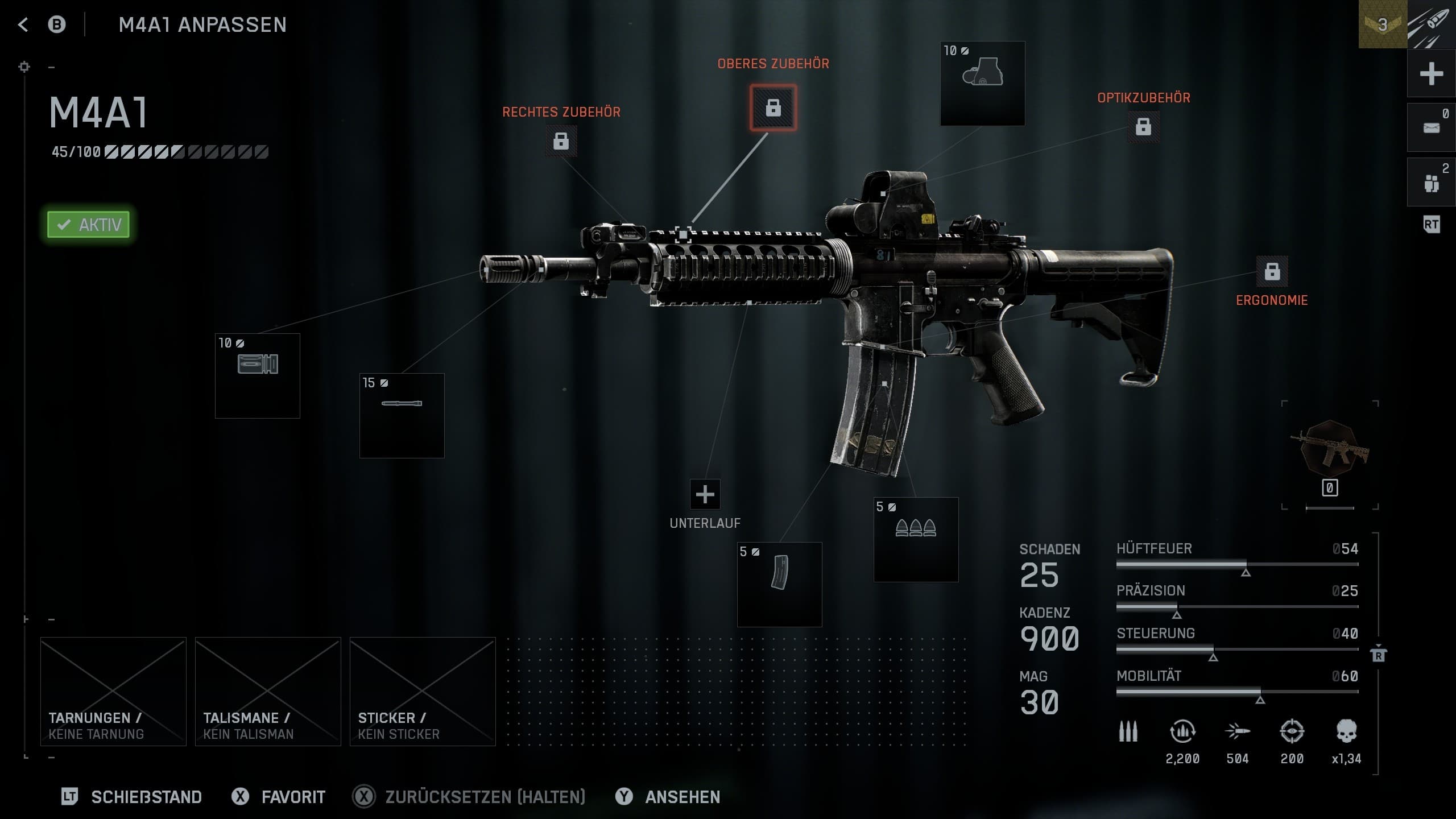The width and height of the screenshot is (1456, 819).
Task: Choose Ansehen to inspect the weapon
Action: click(x=682, y=797)
